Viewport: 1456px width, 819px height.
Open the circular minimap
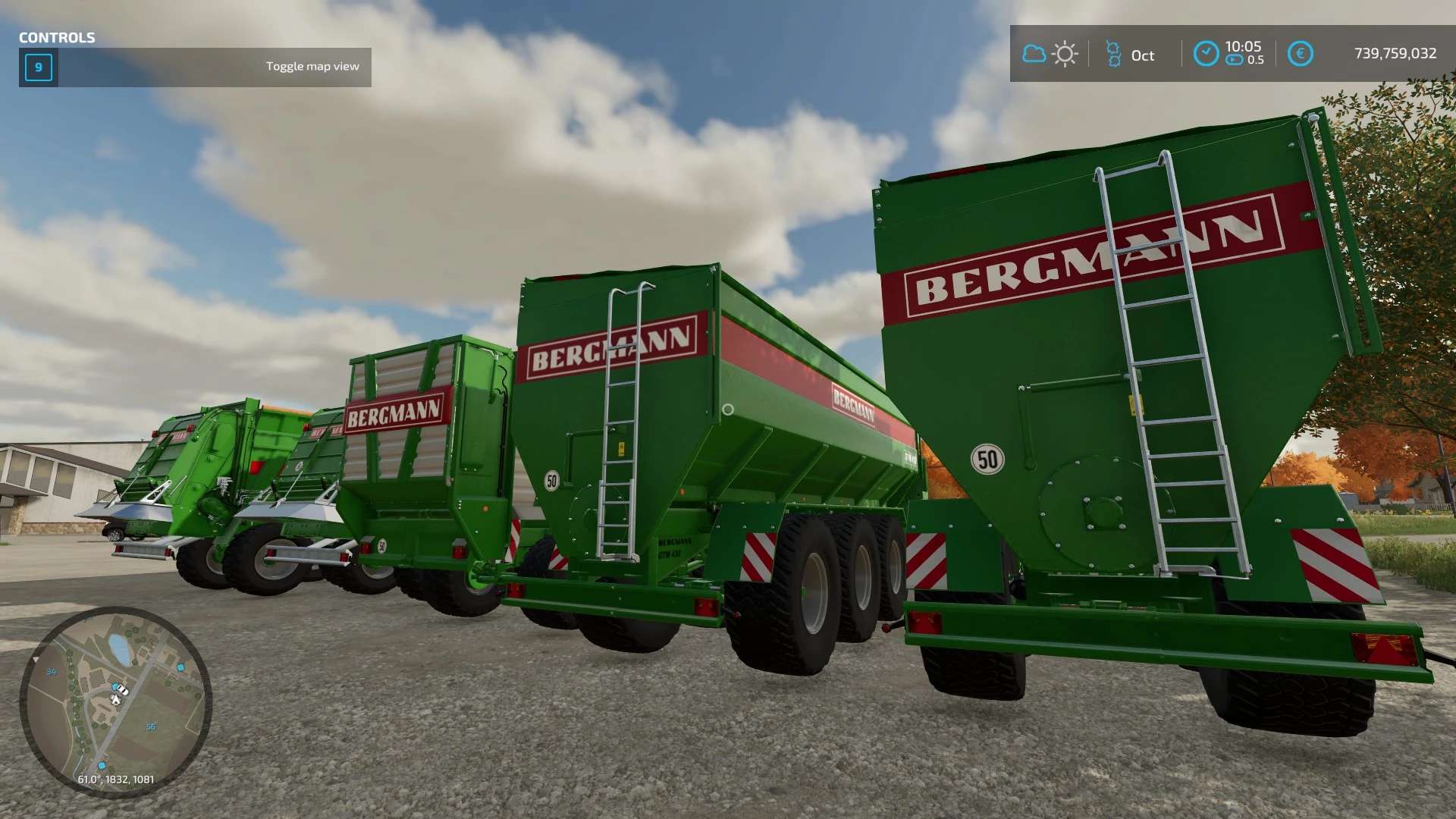tap(115, 701)
